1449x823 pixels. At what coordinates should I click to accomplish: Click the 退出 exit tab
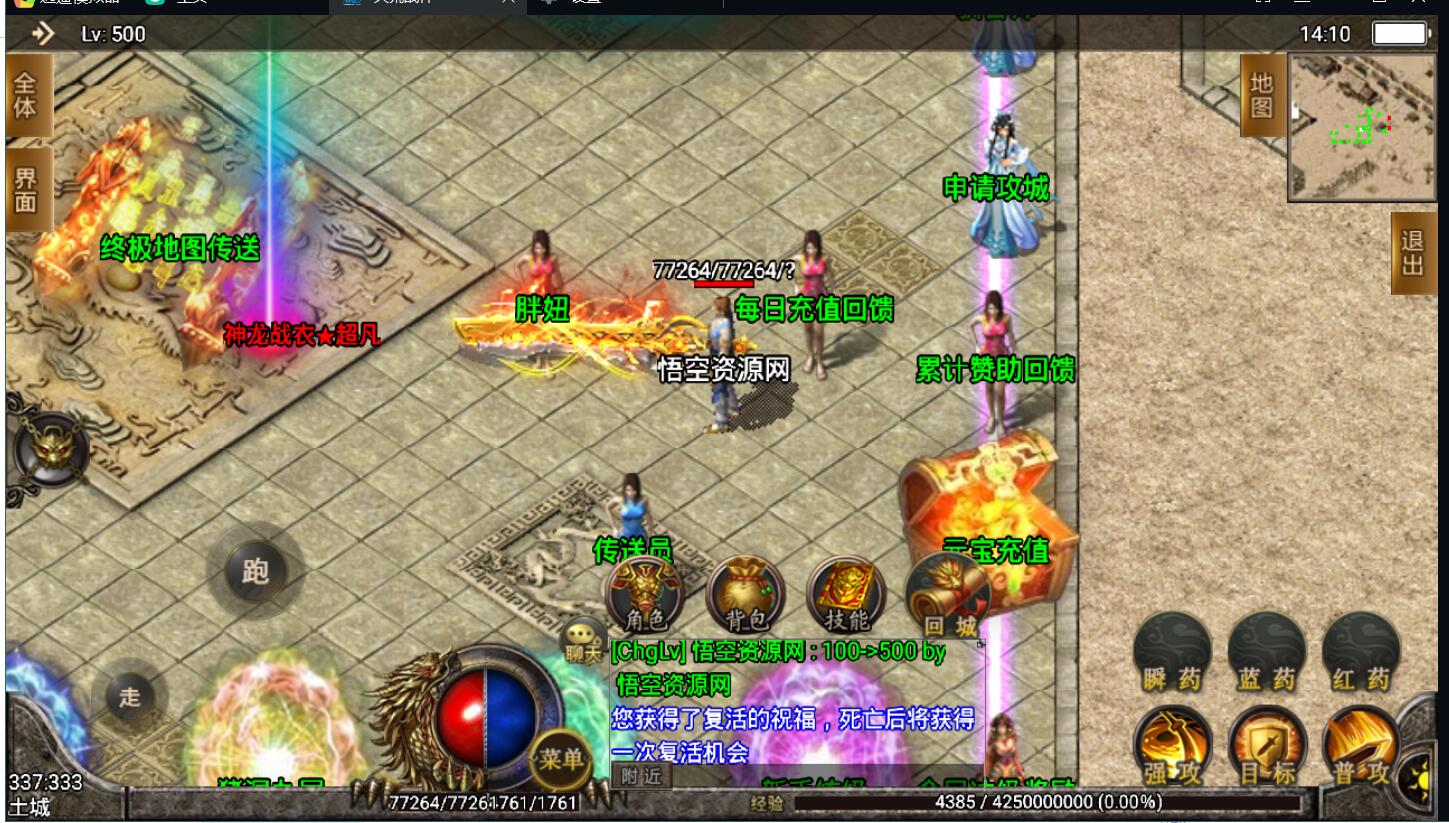tap(1412, 253)
